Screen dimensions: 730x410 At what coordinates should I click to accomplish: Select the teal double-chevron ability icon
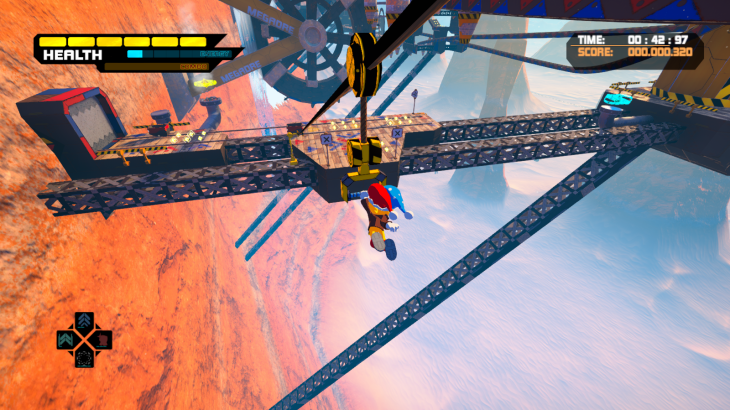pos(65,340)
